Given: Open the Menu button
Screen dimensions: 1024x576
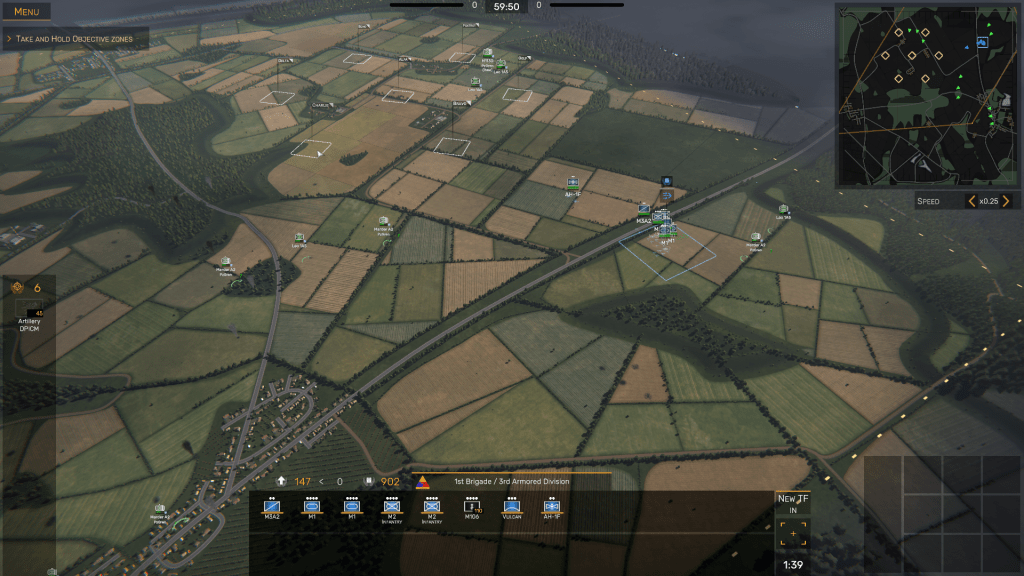Looking at the screenshot, I should 27,12.
